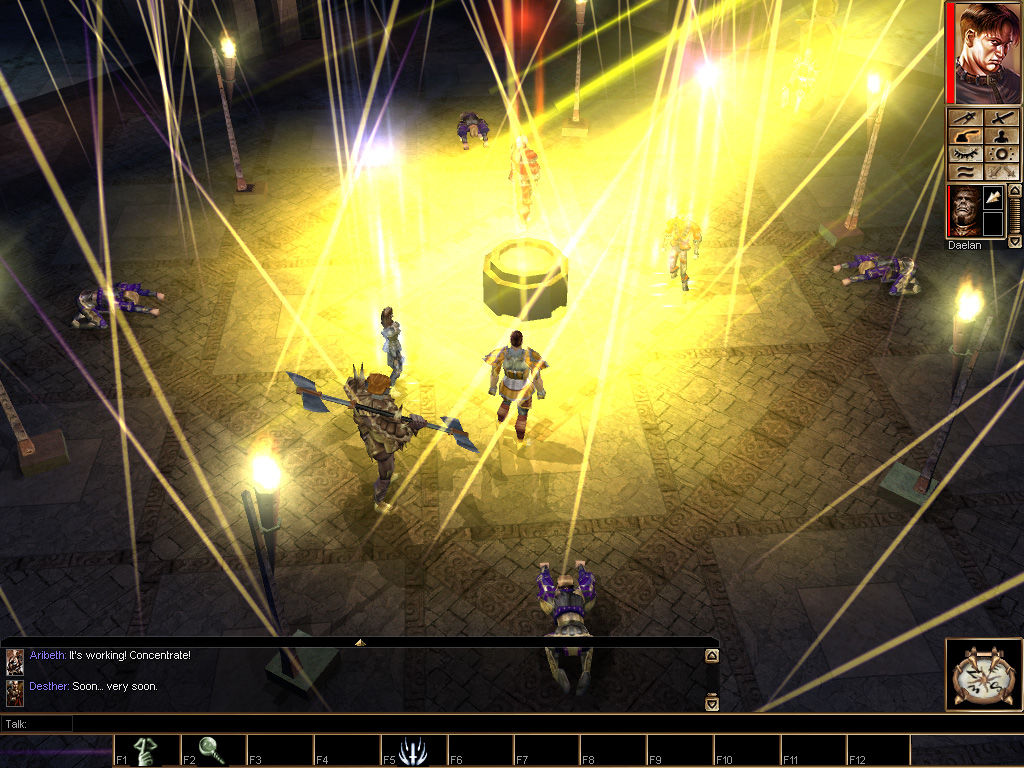Activate the F5 white claw quickslot
Viewport: 1024px width, 768px height.
click(413, 750)
